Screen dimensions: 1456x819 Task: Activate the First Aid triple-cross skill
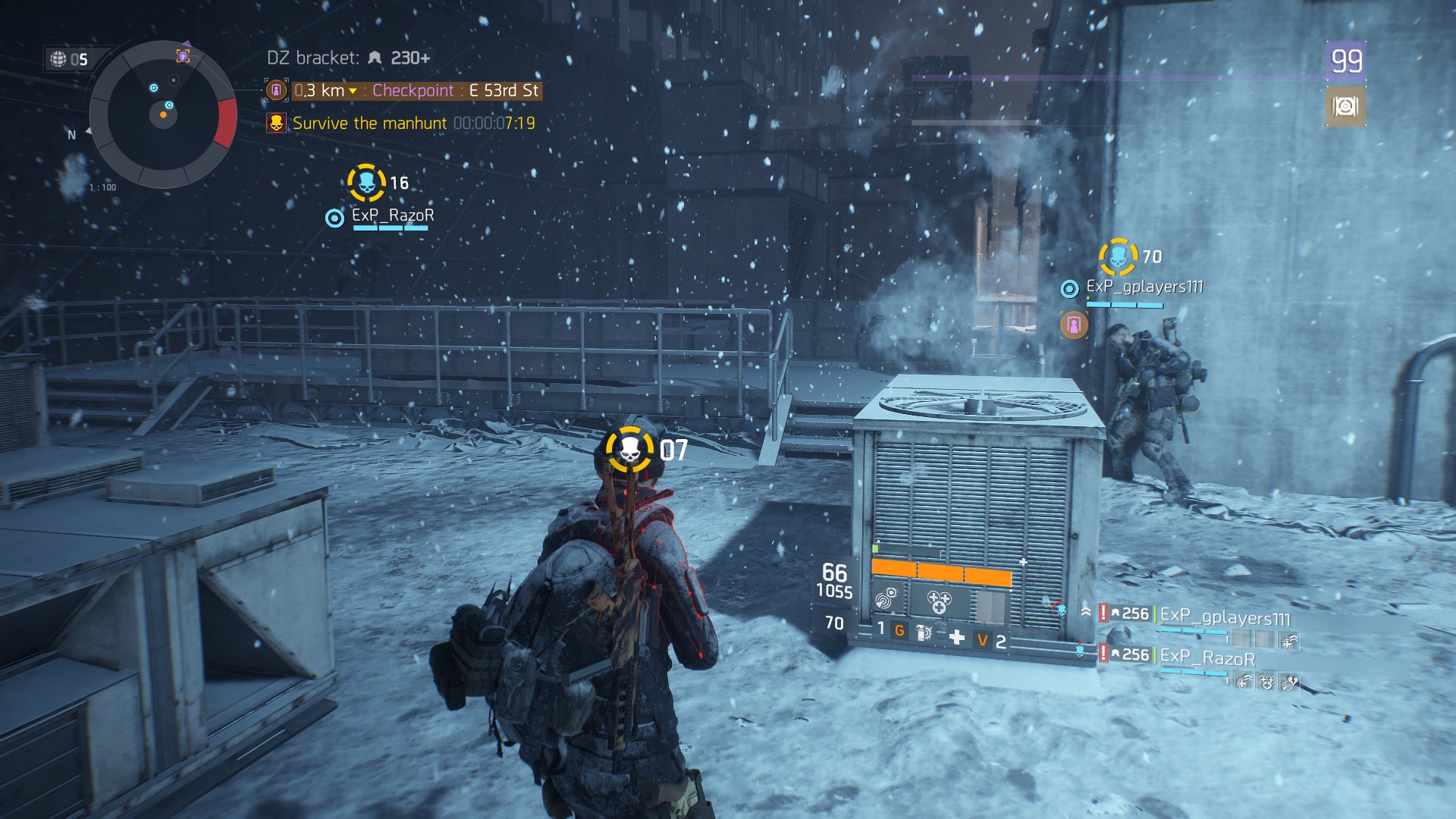[940, 602]
